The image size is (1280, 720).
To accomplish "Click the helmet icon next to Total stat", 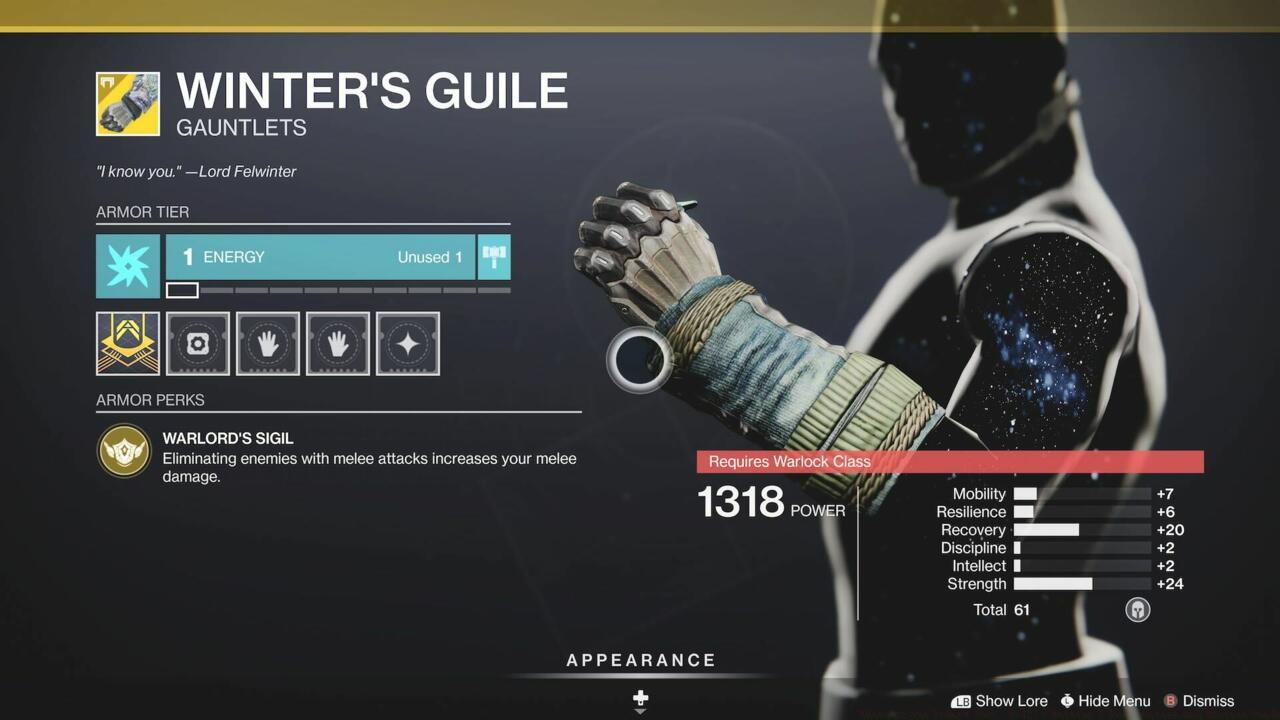I will point(1137,609).
